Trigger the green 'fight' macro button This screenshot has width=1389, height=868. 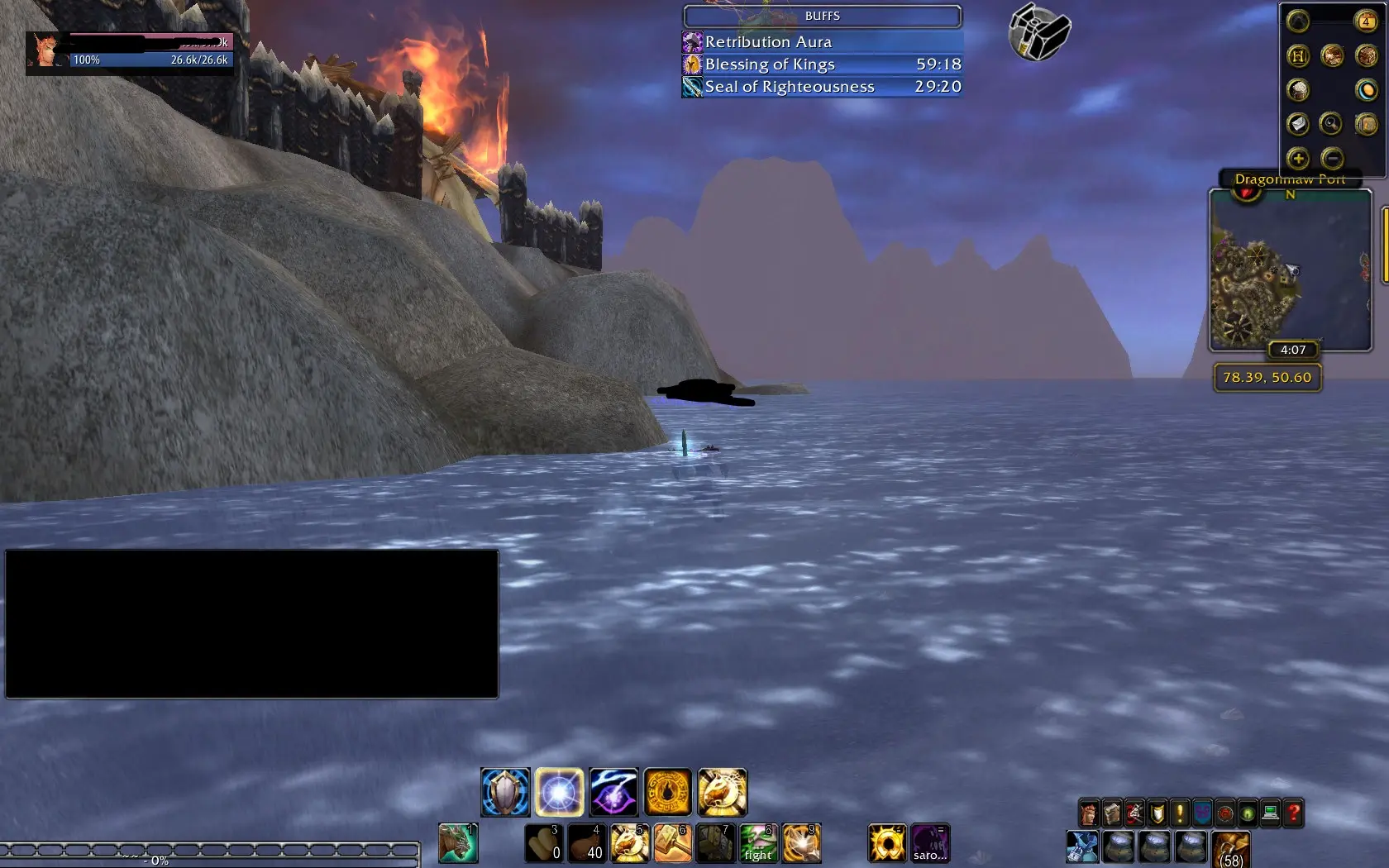click(x=758, y=843)
